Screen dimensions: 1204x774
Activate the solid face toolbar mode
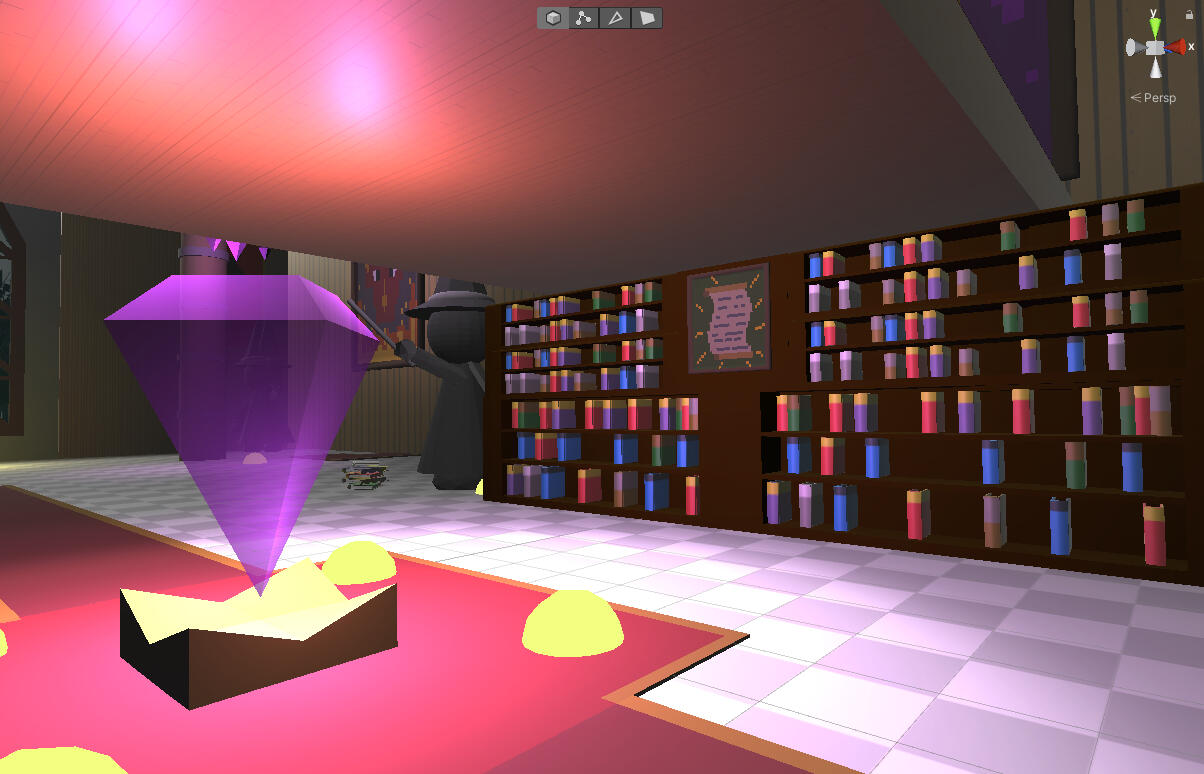point(647,18)
